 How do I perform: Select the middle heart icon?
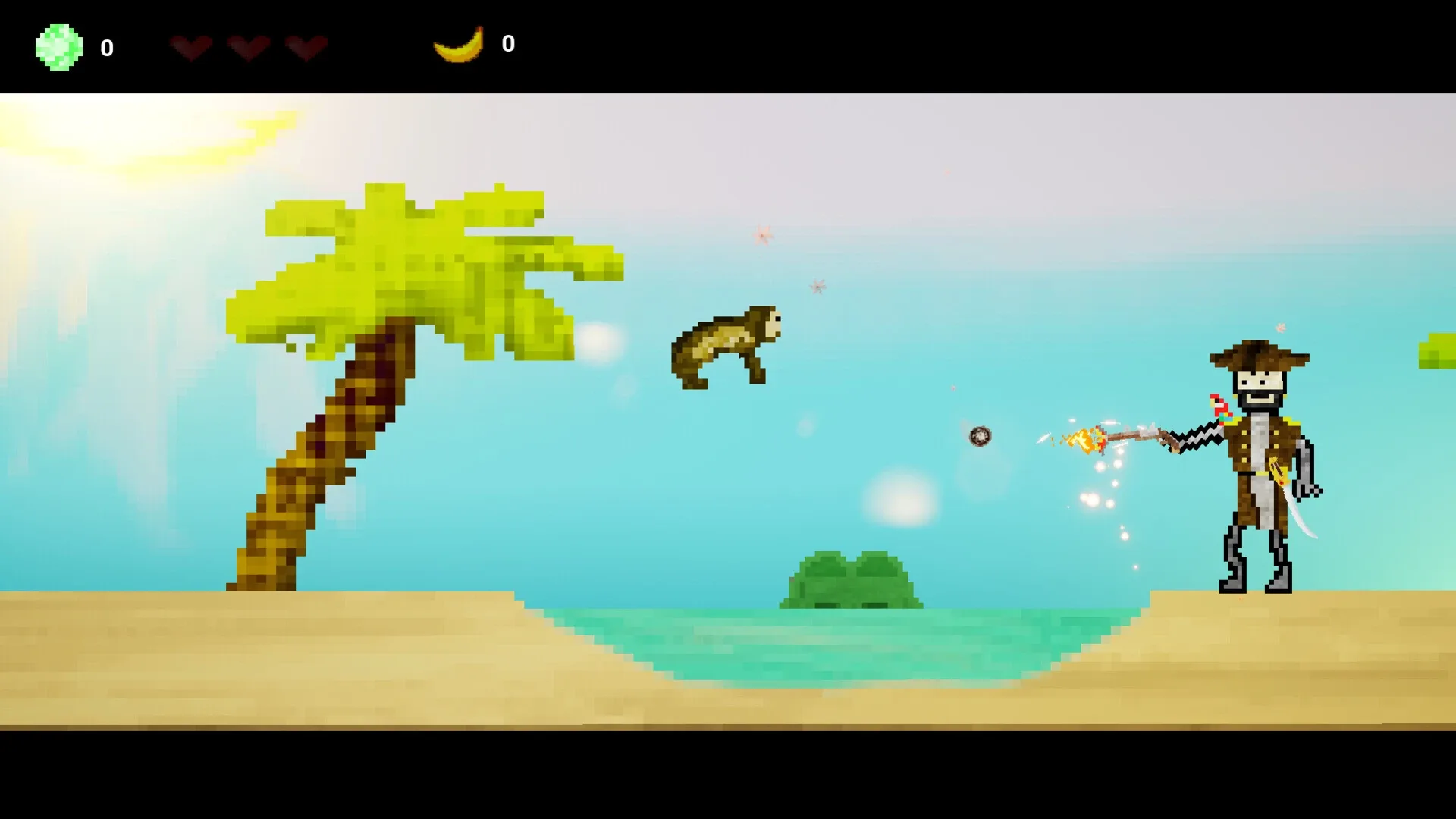tap(246, 47)
